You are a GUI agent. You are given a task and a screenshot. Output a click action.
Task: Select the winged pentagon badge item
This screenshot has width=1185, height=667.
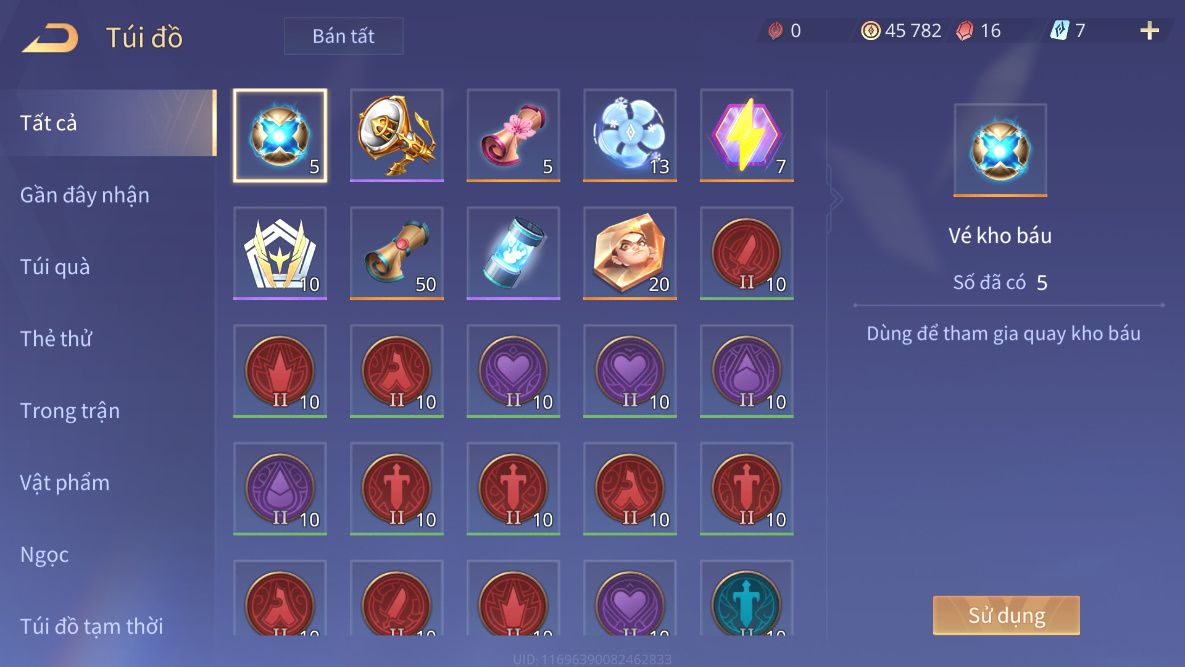coord(280,253)
